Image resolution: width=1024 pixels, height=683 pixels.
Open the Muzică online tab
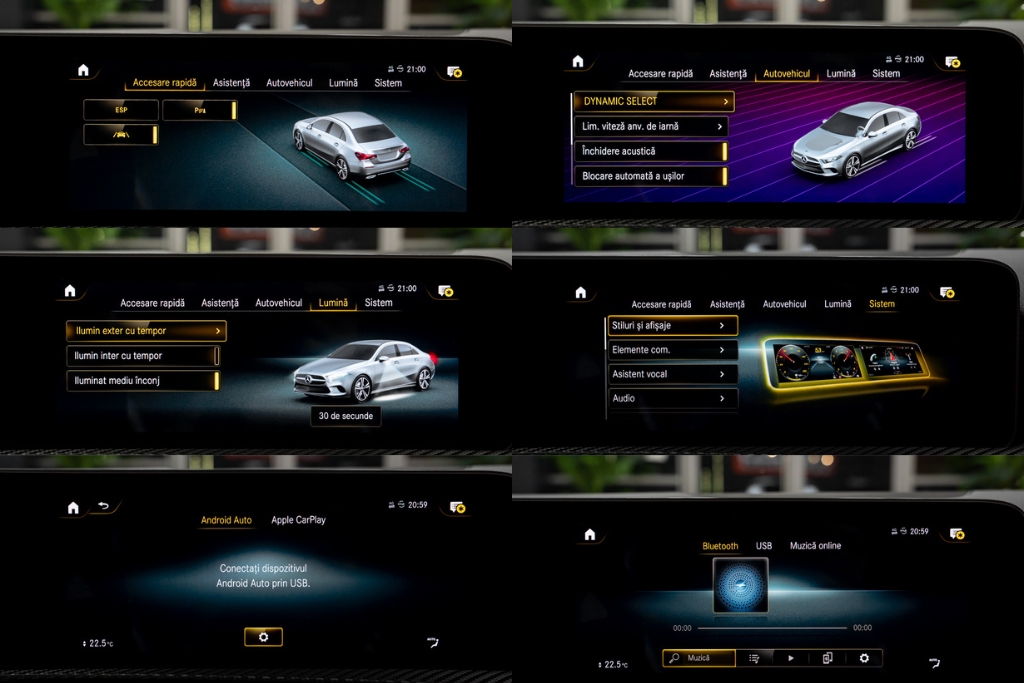815,546
